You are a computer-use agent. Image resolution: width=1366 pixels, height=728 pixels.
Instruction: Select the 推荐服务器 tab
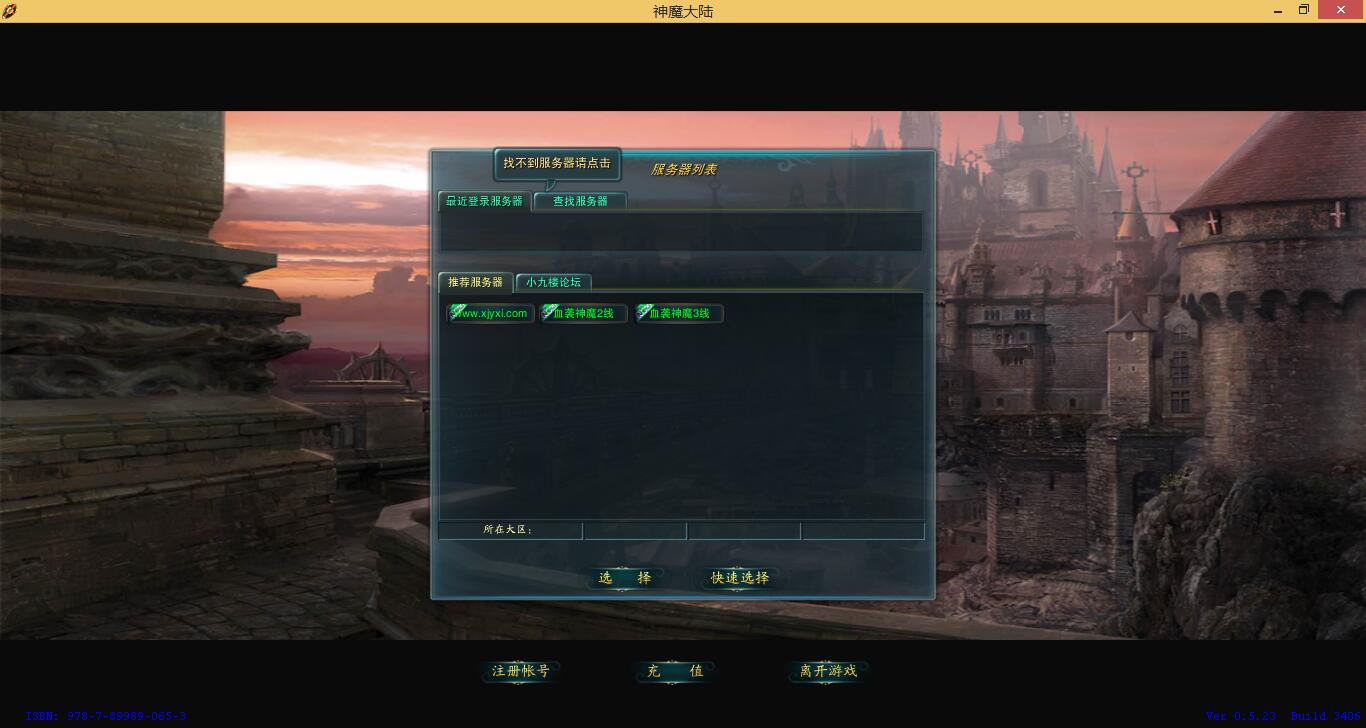pyautogui.click(x=475, y=282)
